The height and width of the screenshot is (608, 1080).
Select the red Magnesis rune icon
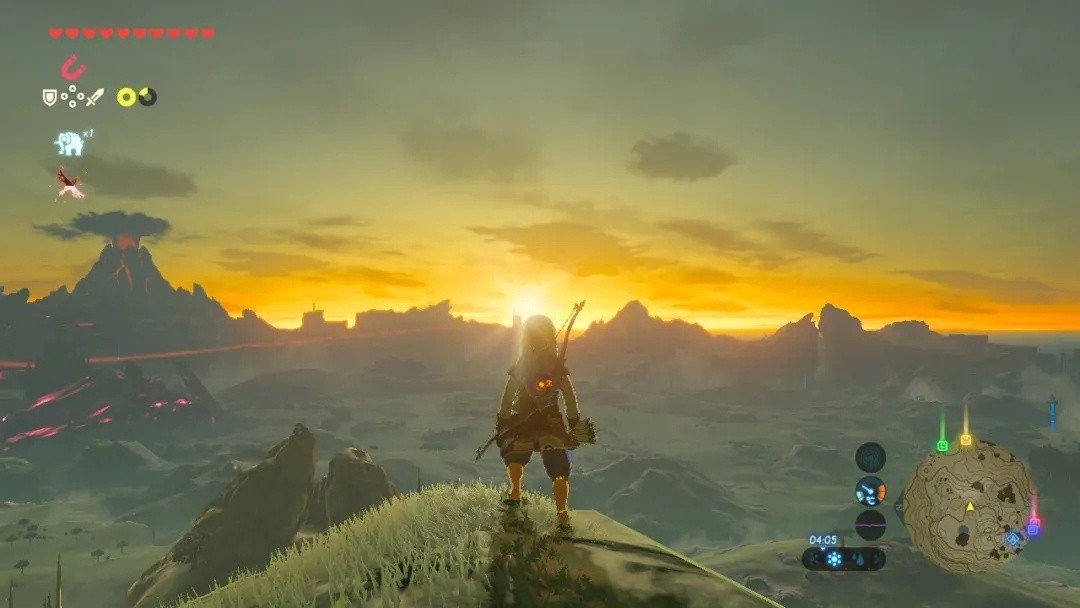pos(72,68)
